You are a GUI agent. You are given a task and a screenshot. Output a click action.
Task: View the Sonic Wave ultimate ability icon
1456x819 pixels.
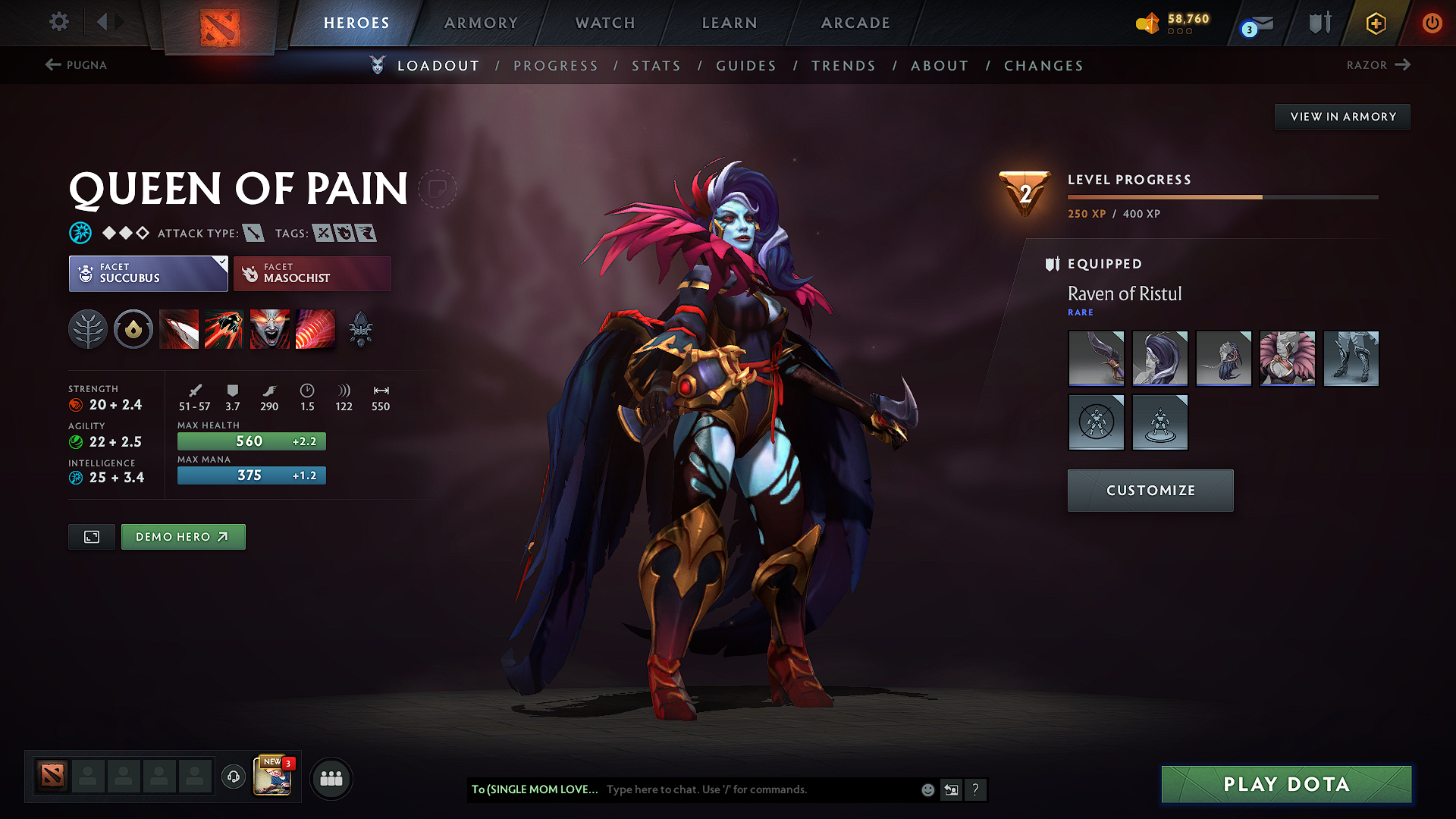tap(315, 328)
